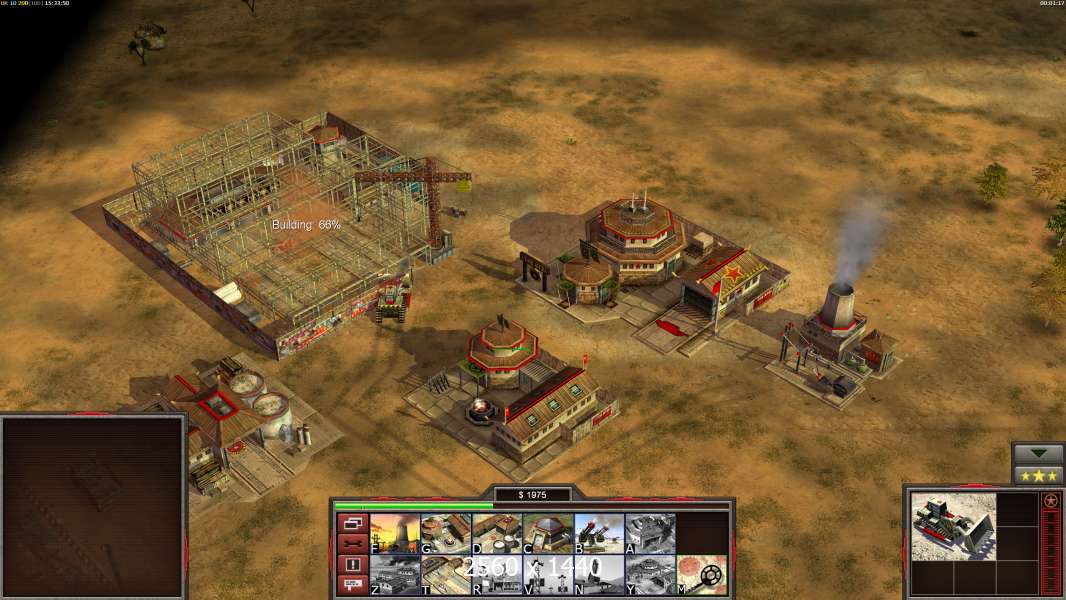Activate the land mine clearing command (M)
The image size is (1066, 600).
701,575
